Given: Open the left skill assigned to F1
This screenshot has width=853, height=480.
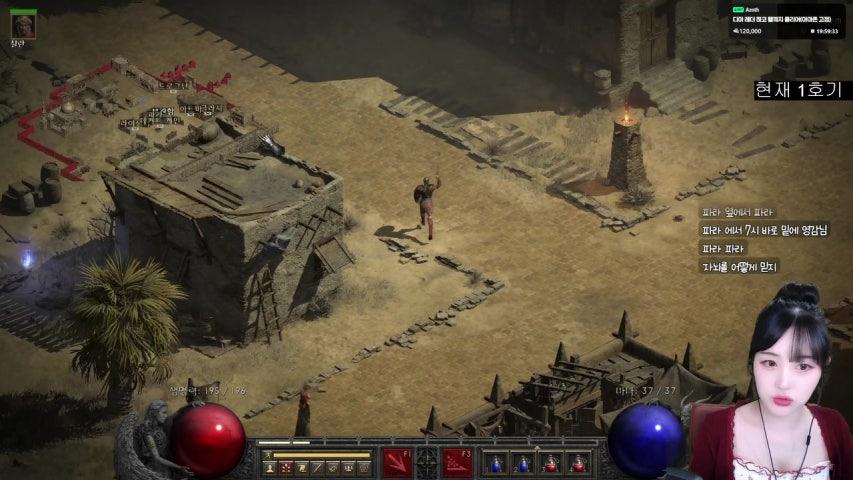Looking at the screenshot, I should [x=397, y=462].
